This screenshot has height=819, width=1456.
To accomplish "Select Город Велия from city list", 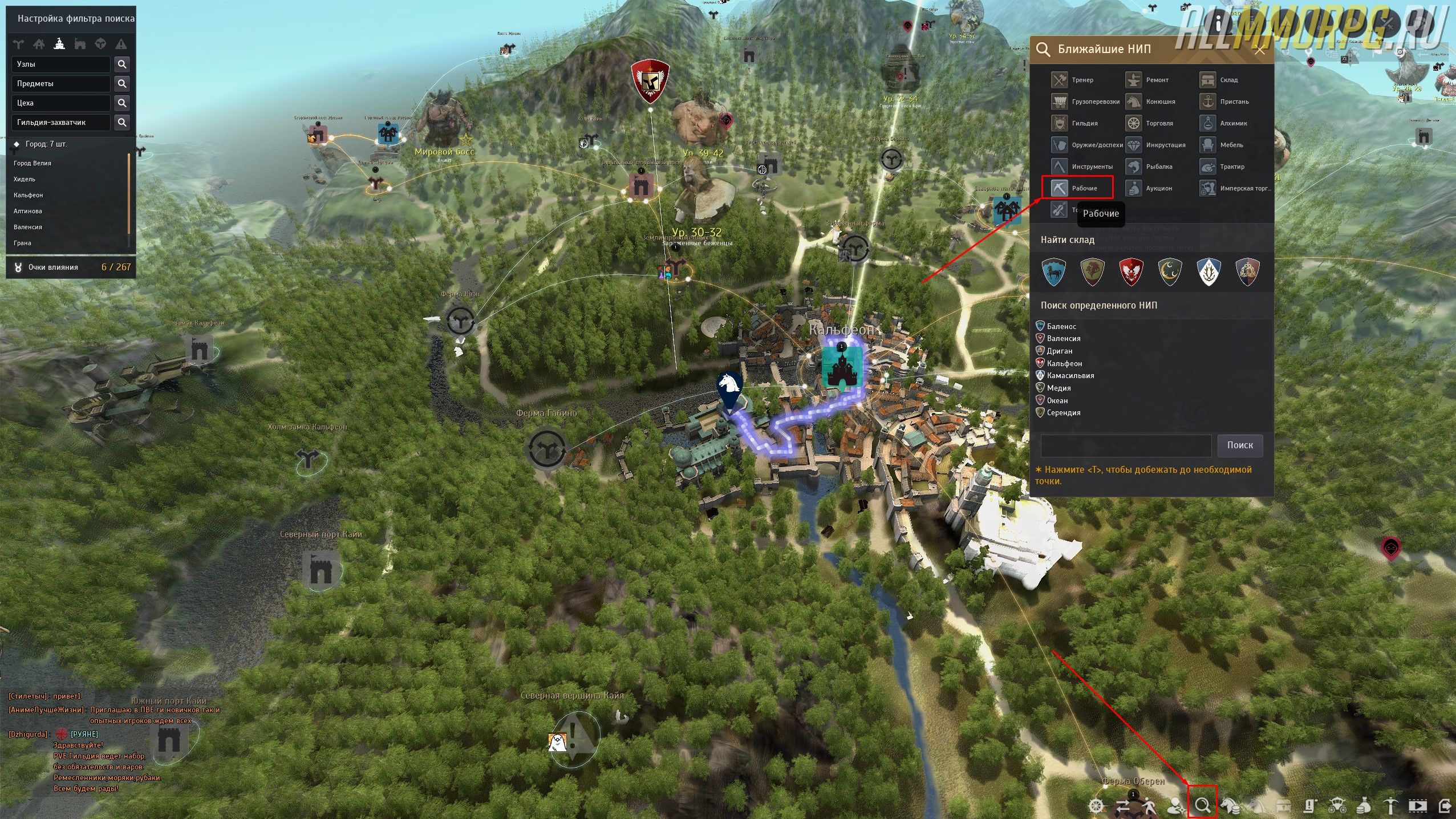I will [33, 163].
